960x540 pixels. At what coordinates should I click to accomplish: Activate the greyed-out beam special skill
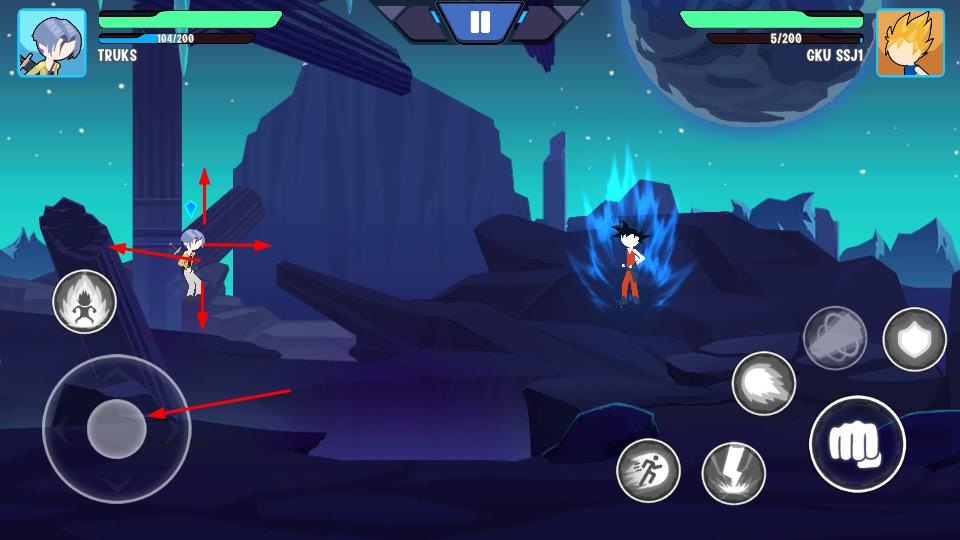[x=835, y=338]
